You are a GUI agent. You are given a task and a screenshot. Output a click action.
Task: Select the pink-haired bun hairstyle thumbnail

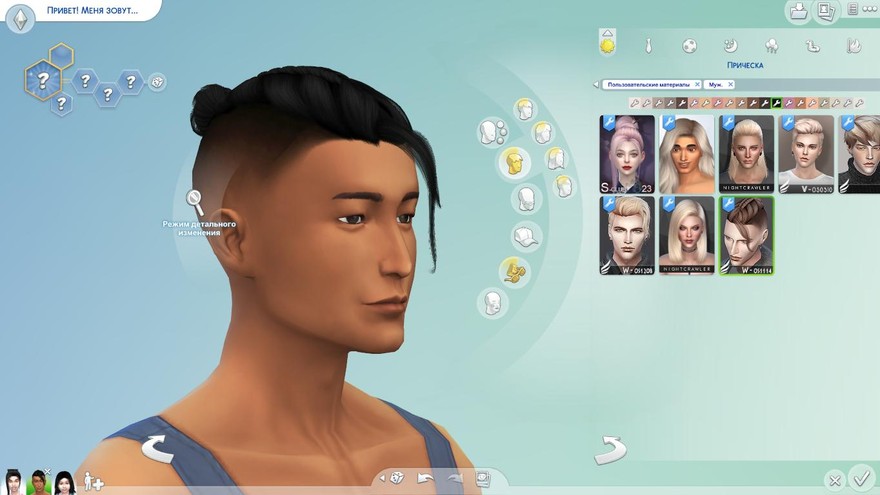pos(627,154)
